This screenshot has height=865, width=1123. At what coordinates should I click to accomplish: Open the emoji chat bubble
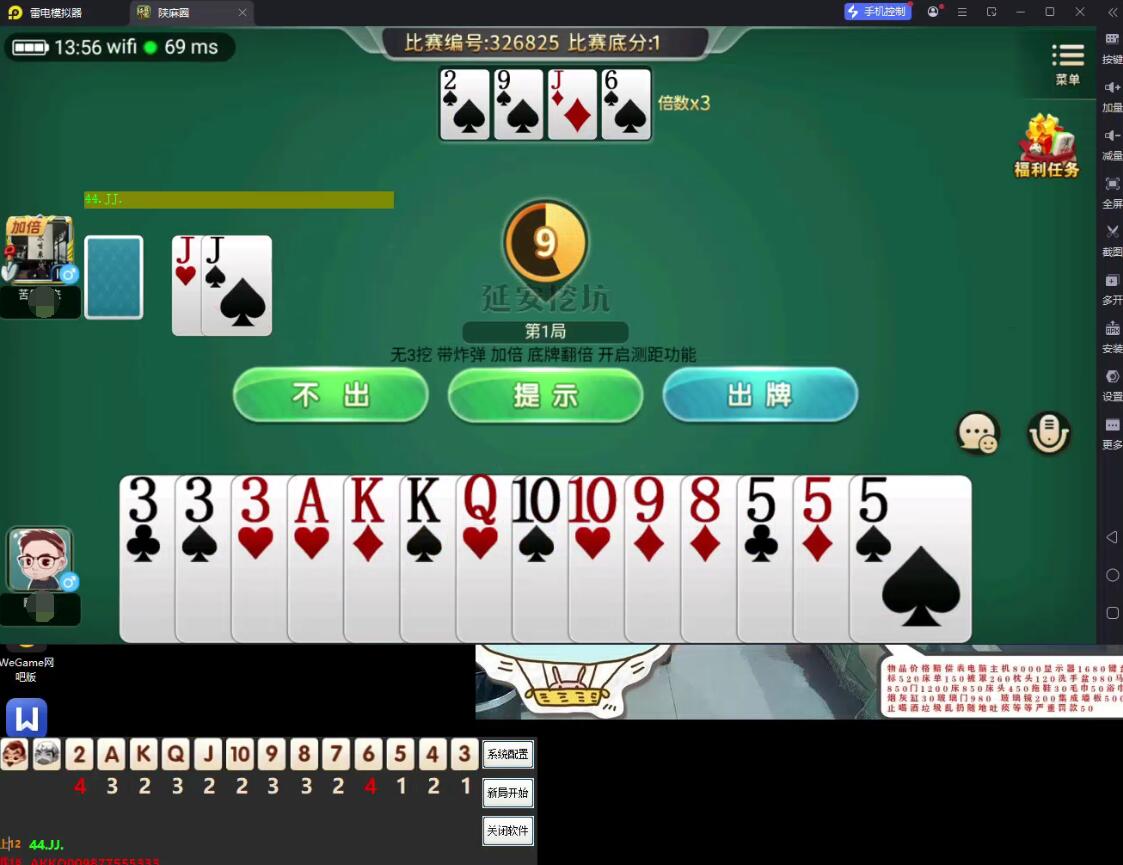(x=977, y=433)
